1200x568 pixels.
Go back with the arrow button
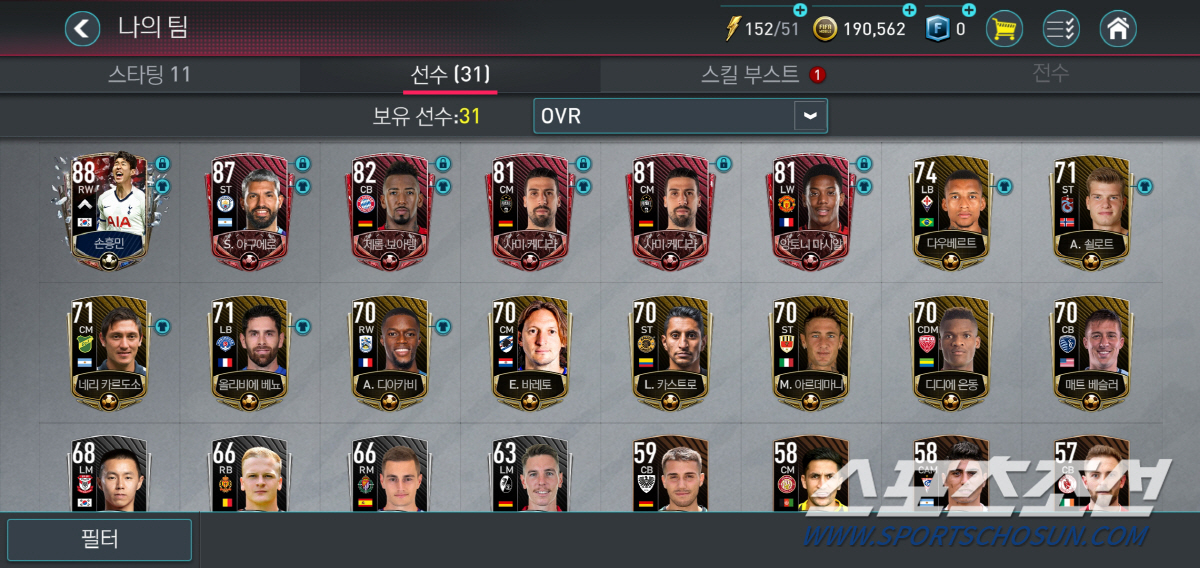[83, 28]
